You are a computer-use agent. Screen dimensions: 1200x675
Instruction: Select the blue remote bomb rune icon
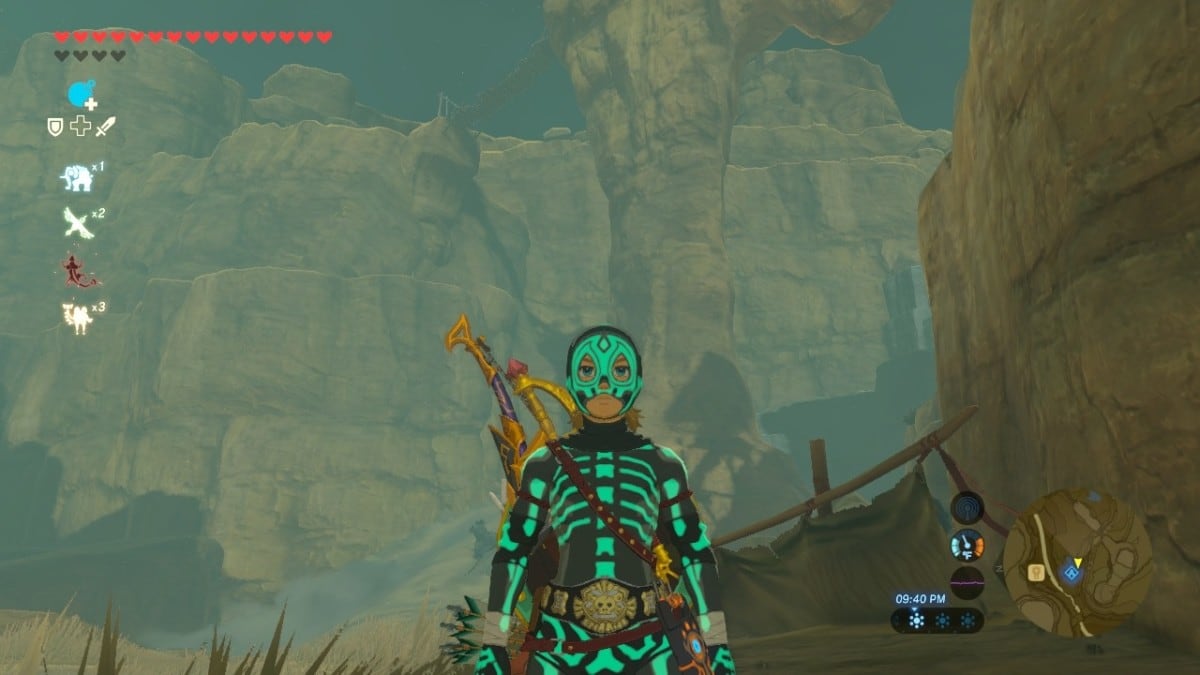point(81,94)
